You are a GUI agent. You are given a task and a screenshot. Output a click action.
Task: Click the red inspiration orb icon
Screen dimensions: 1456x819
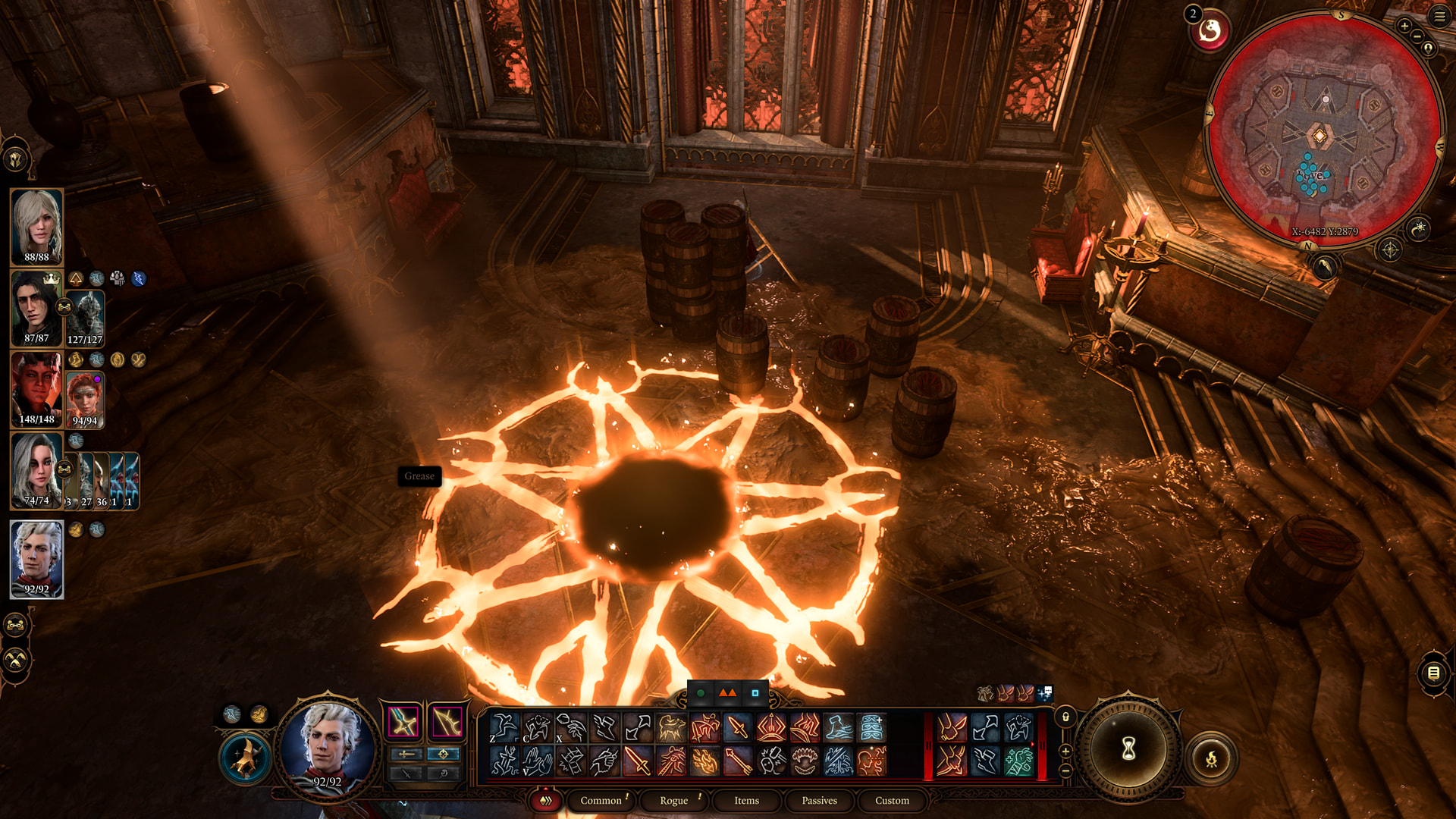[x=1210, y=31]
